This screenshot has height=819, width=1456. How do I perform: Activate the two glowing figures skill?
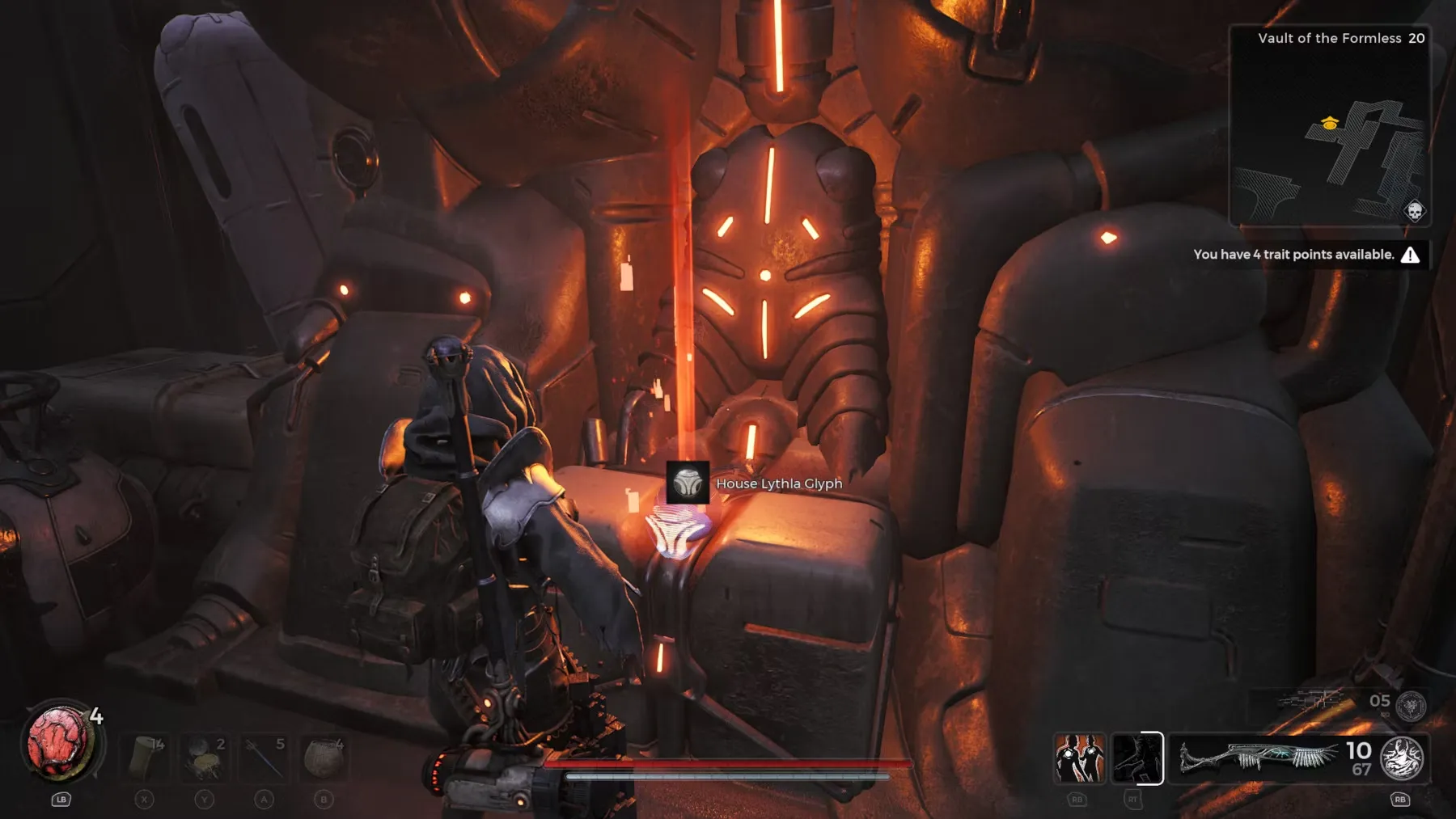[1079, 758]
